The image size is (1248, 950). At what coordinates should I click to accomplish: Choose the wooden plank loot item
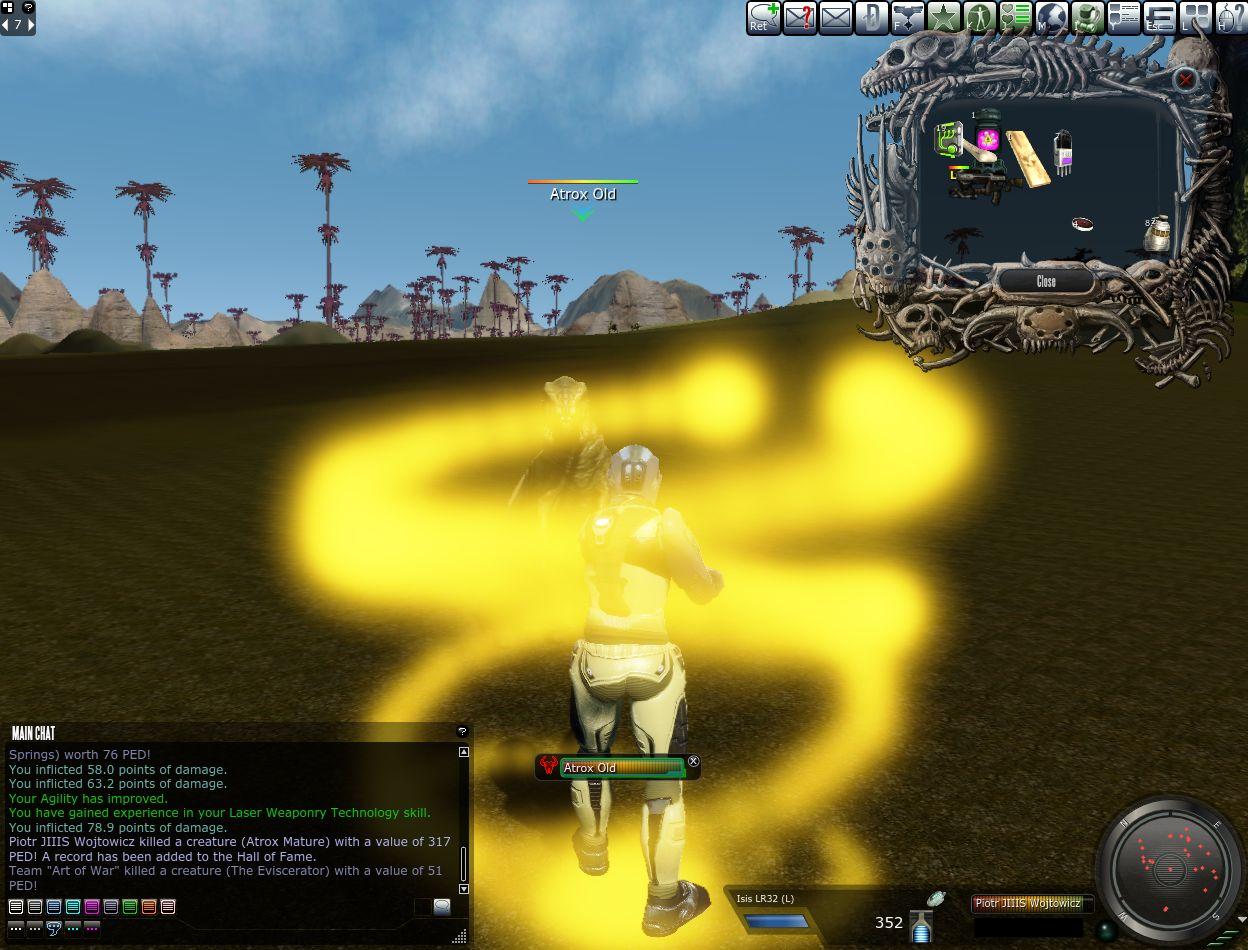(1029, 158)
